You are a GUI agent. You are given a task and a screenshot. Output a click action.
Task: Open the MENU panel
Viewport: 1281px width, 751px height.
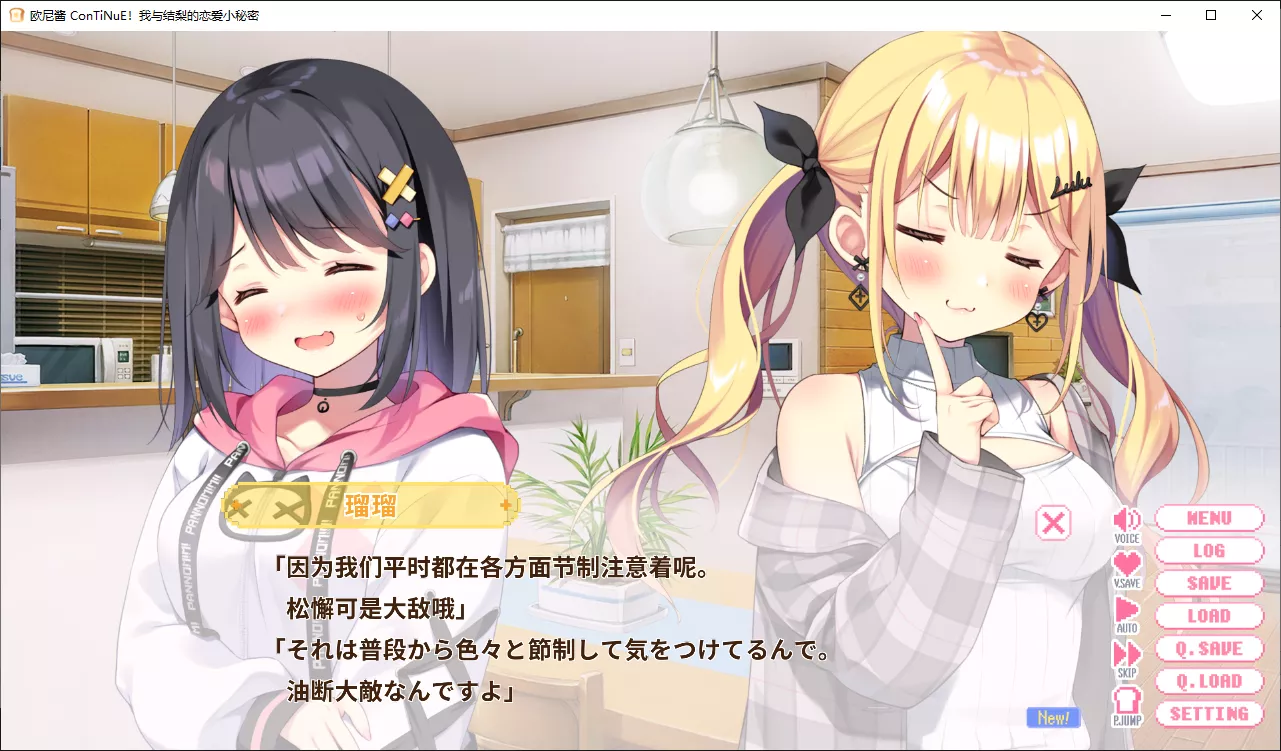pos(1209,518)
